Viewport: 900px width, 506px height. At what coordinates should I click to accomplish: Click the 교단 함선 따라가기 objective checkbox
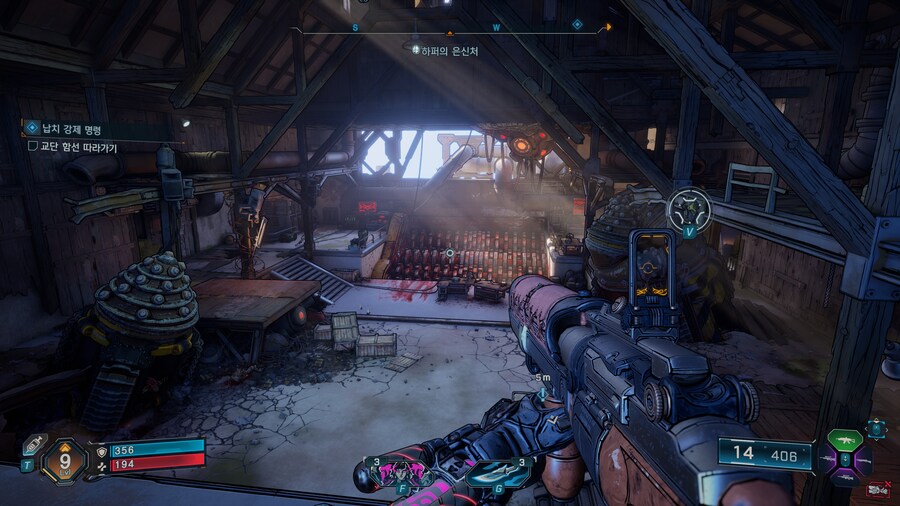[x=33, y=146]
